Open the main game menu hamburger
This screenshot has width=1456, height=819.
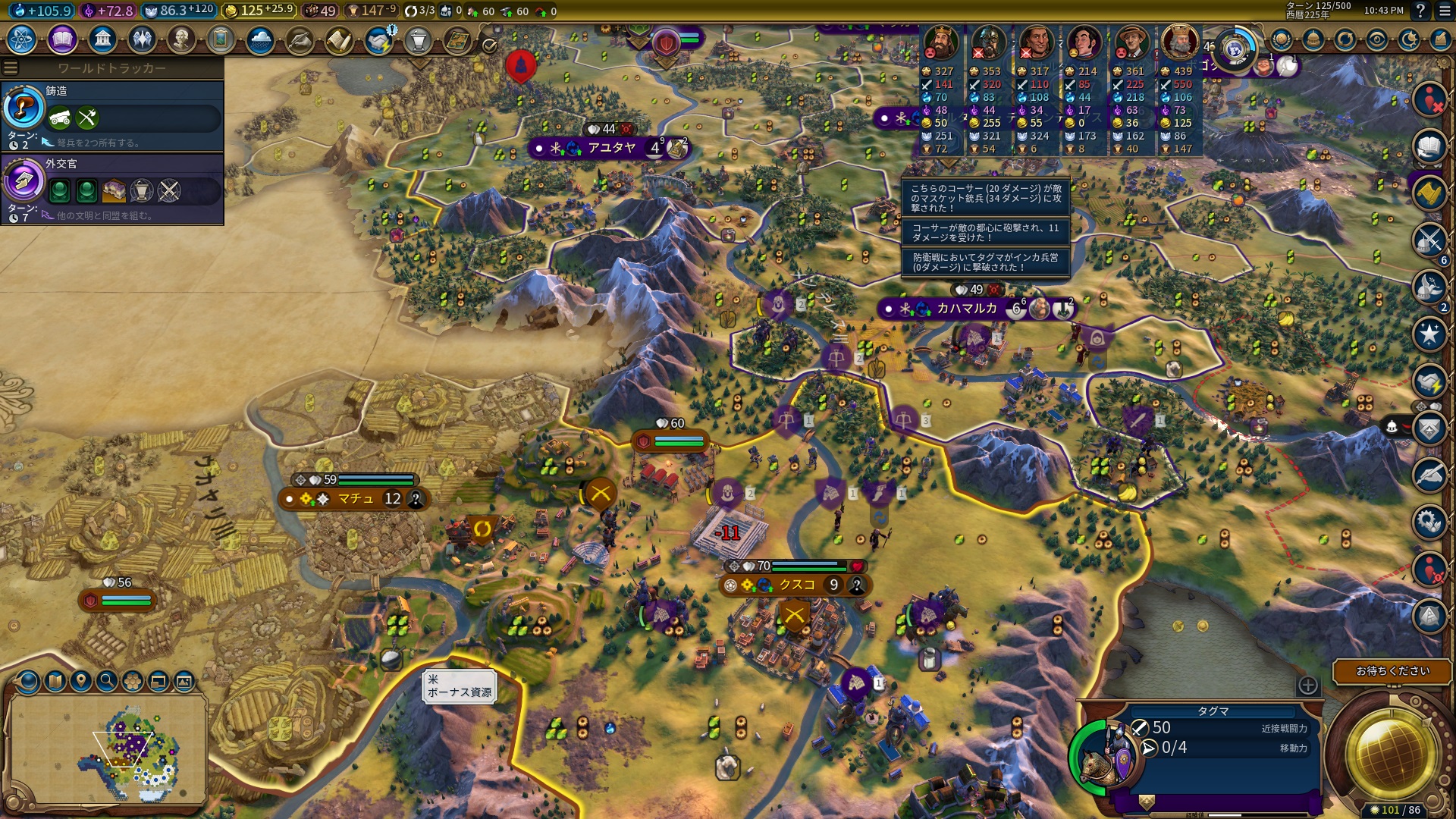tap(1445, 11)
